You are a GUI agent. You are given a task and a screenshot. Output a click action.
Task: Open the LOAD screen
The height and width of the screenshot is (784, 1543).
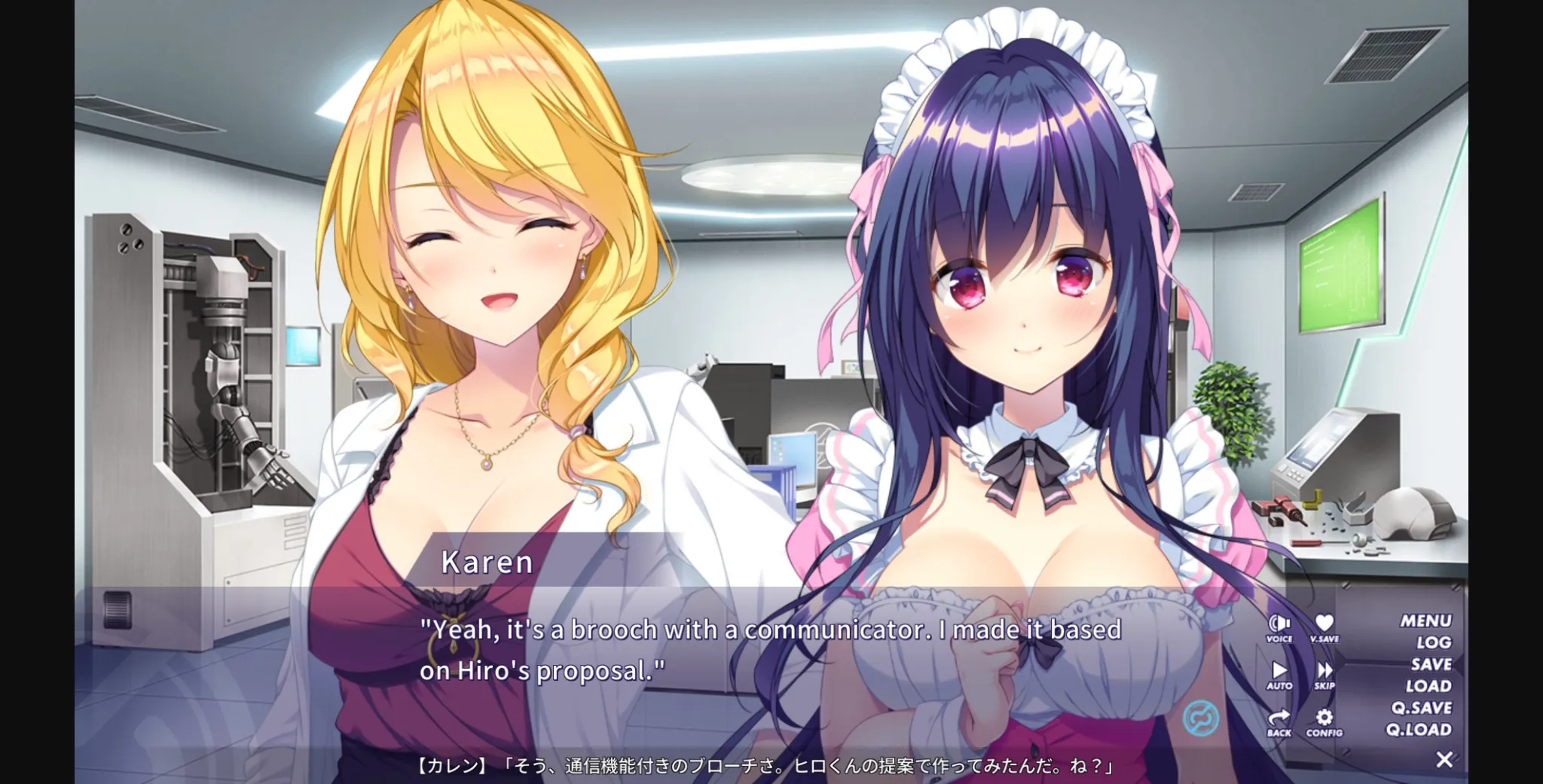1431,685
